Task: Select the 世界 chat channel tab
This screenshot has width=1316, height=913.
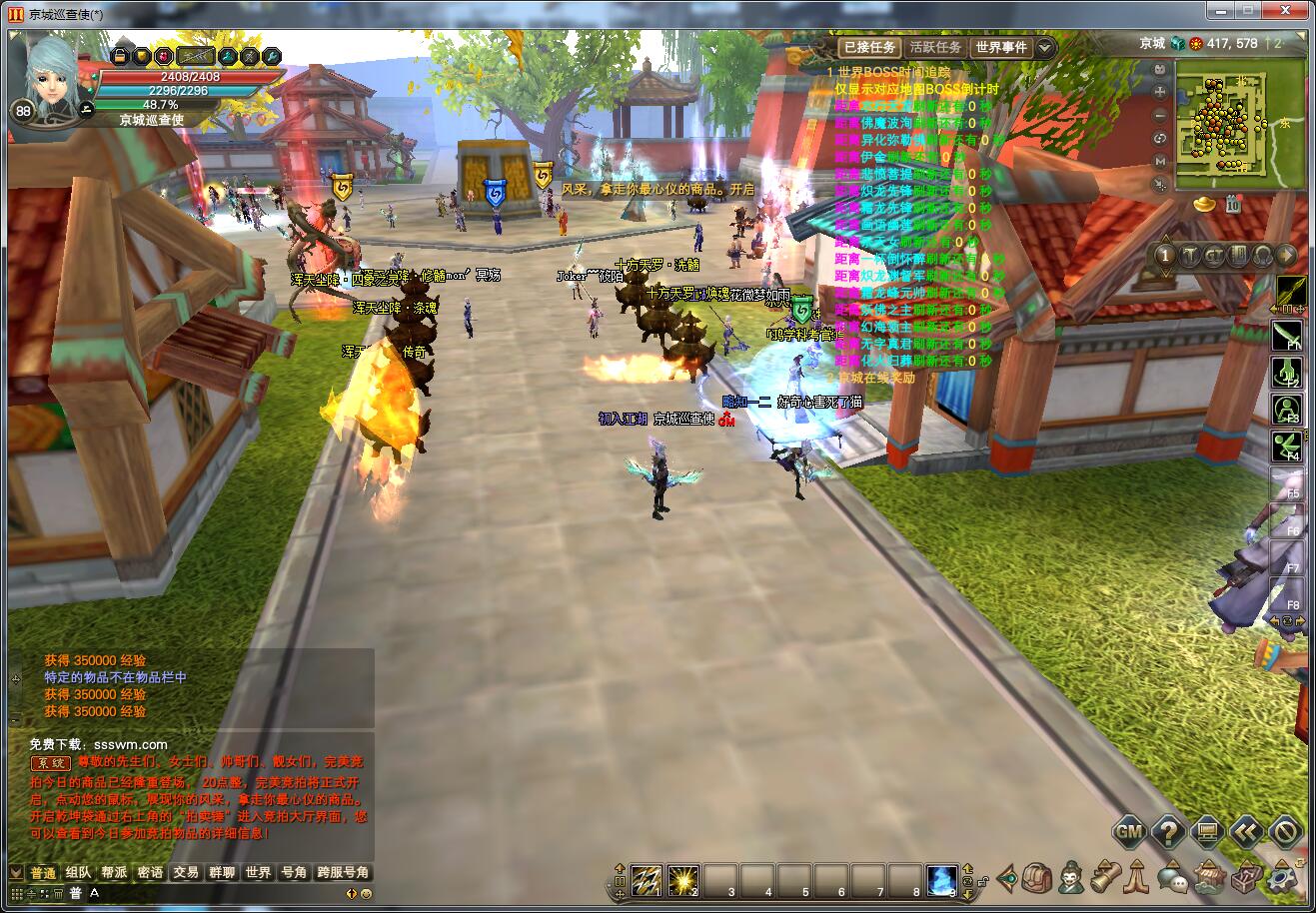Action: click(x=258, y=872)
